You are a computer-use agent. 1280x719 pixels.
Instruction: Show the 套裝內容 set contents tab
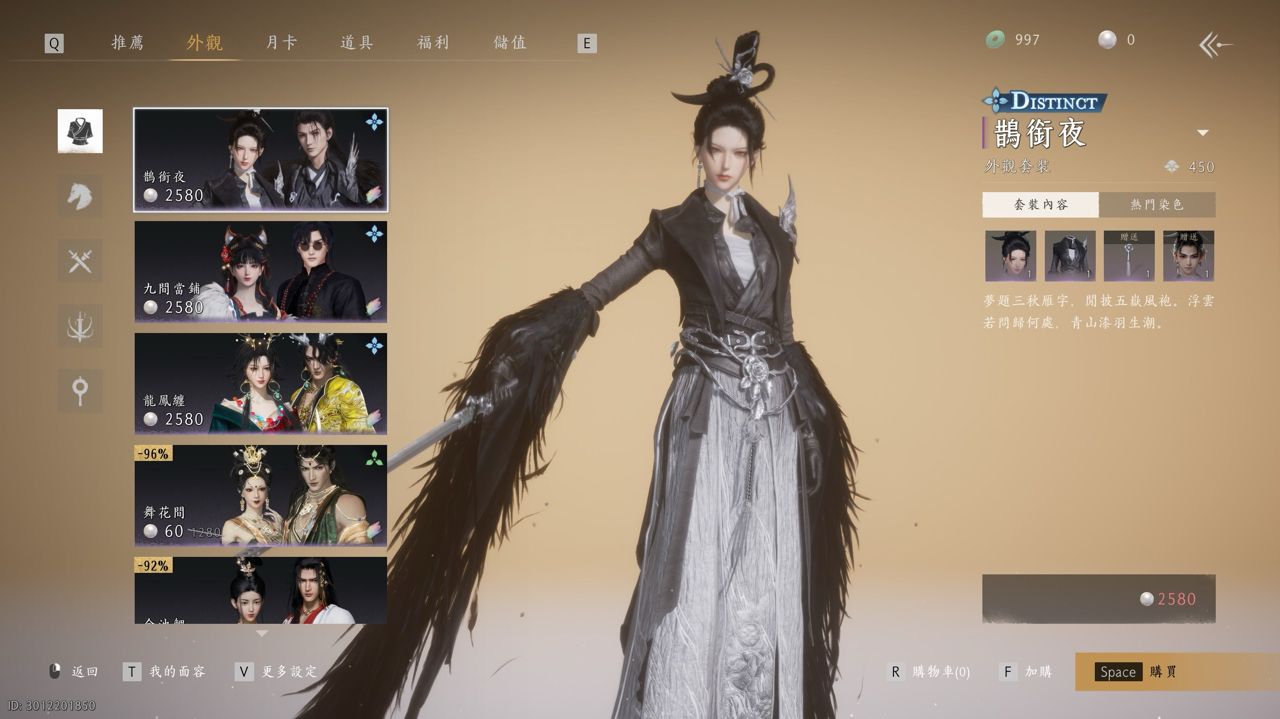tap(1040, 204)
